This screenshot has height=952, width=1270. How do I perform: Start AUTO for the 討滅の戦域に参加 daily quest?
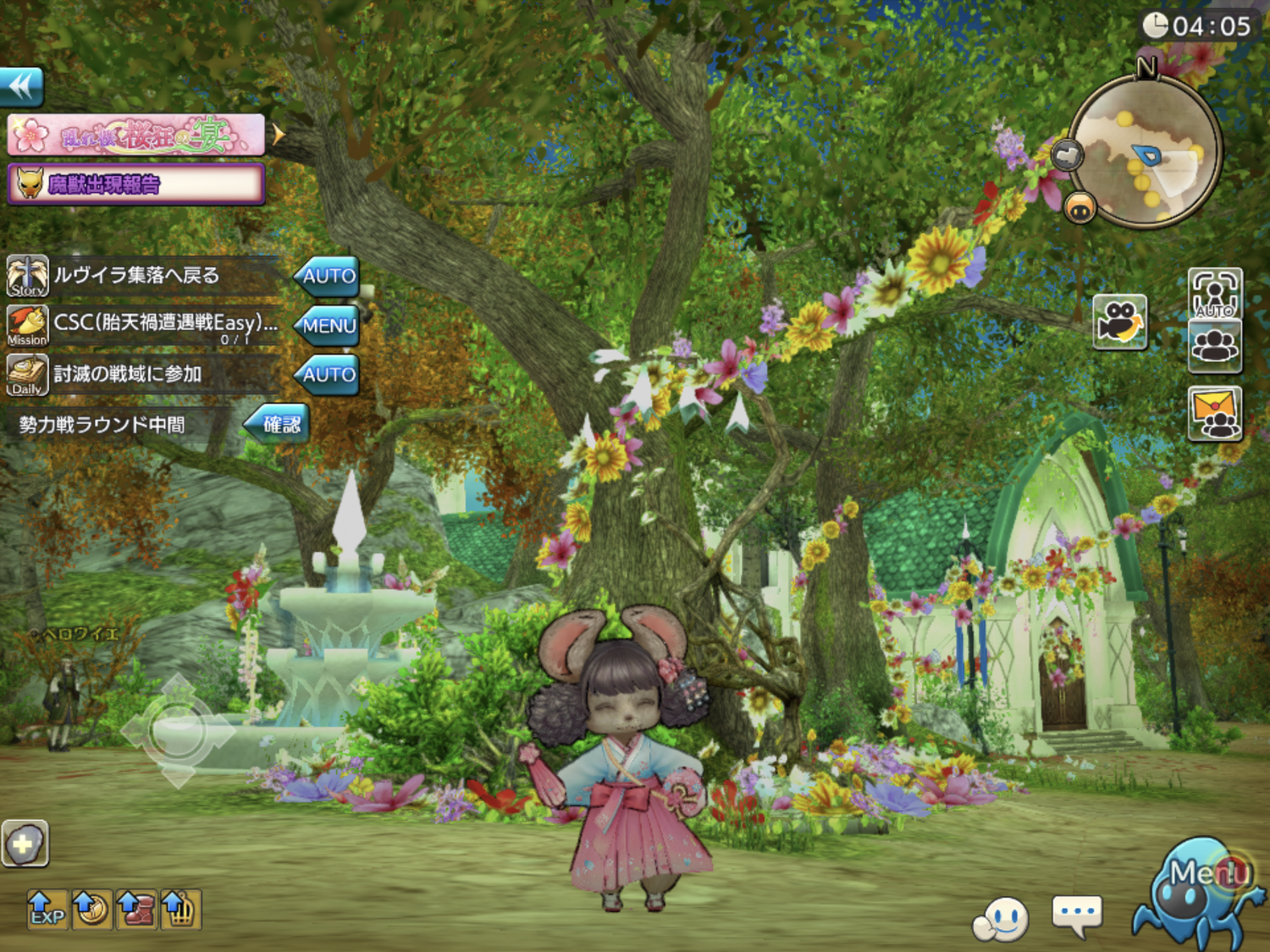(328, 374)
